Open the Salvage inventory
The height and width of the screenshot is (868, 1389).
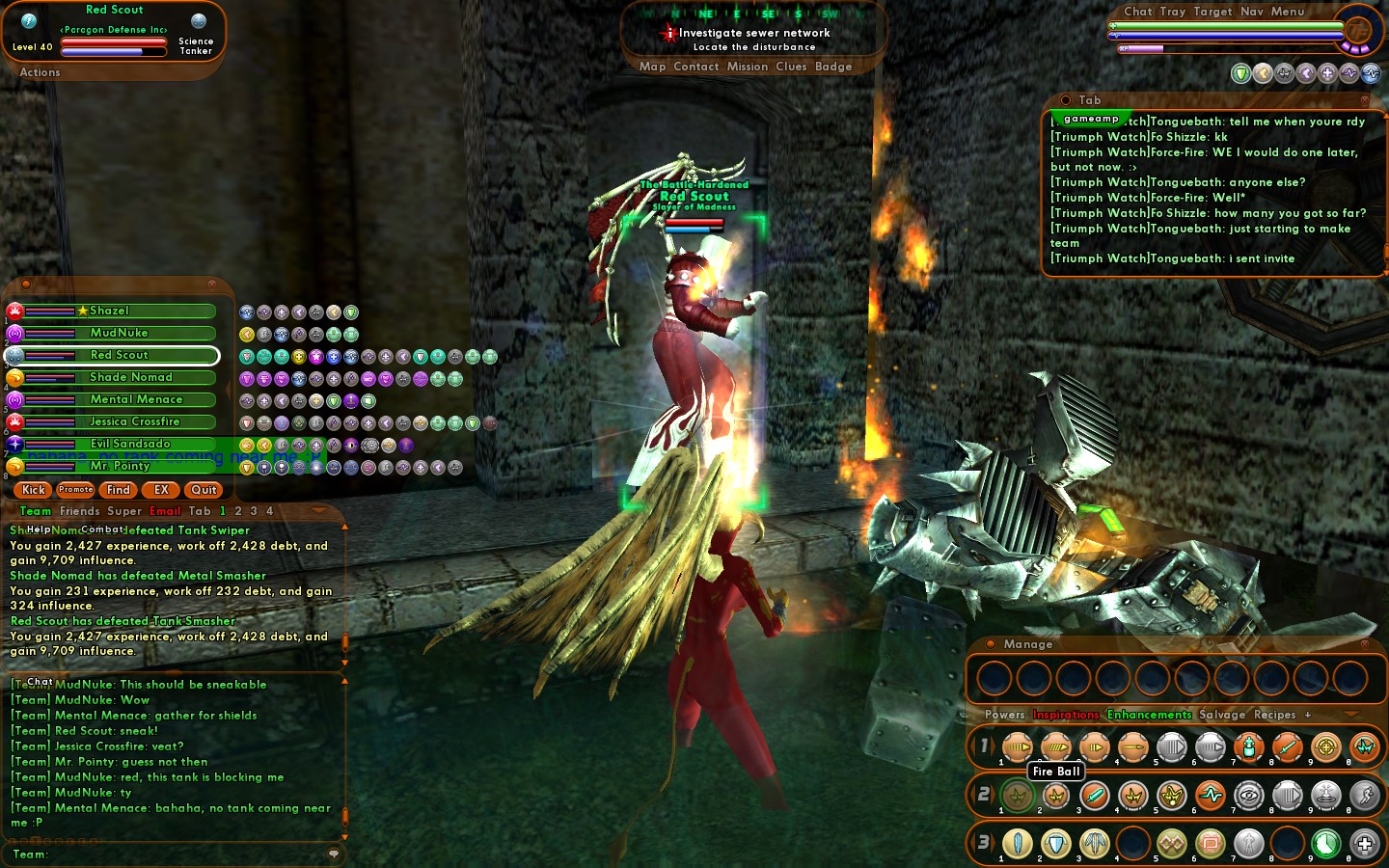coord(1222,715)
